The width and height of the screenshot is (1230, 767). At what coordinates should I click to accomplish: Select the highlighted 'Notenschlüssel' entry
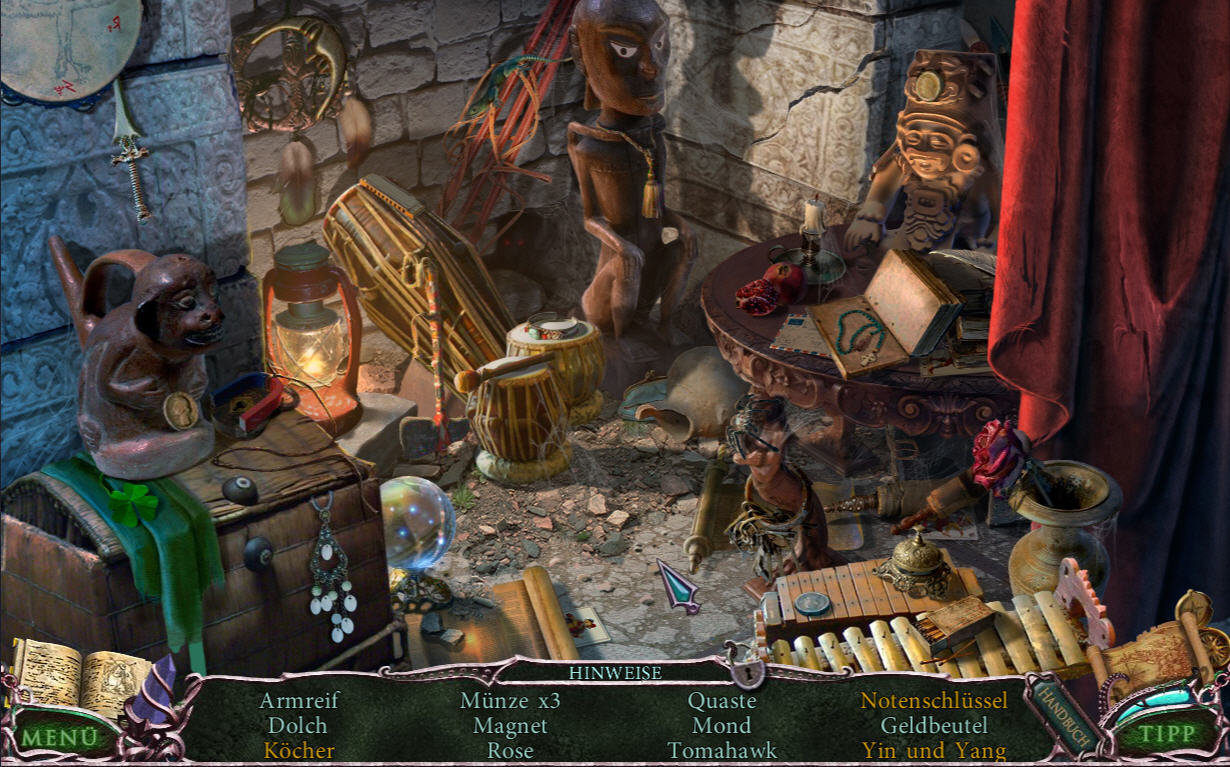(x=934, y=701)
